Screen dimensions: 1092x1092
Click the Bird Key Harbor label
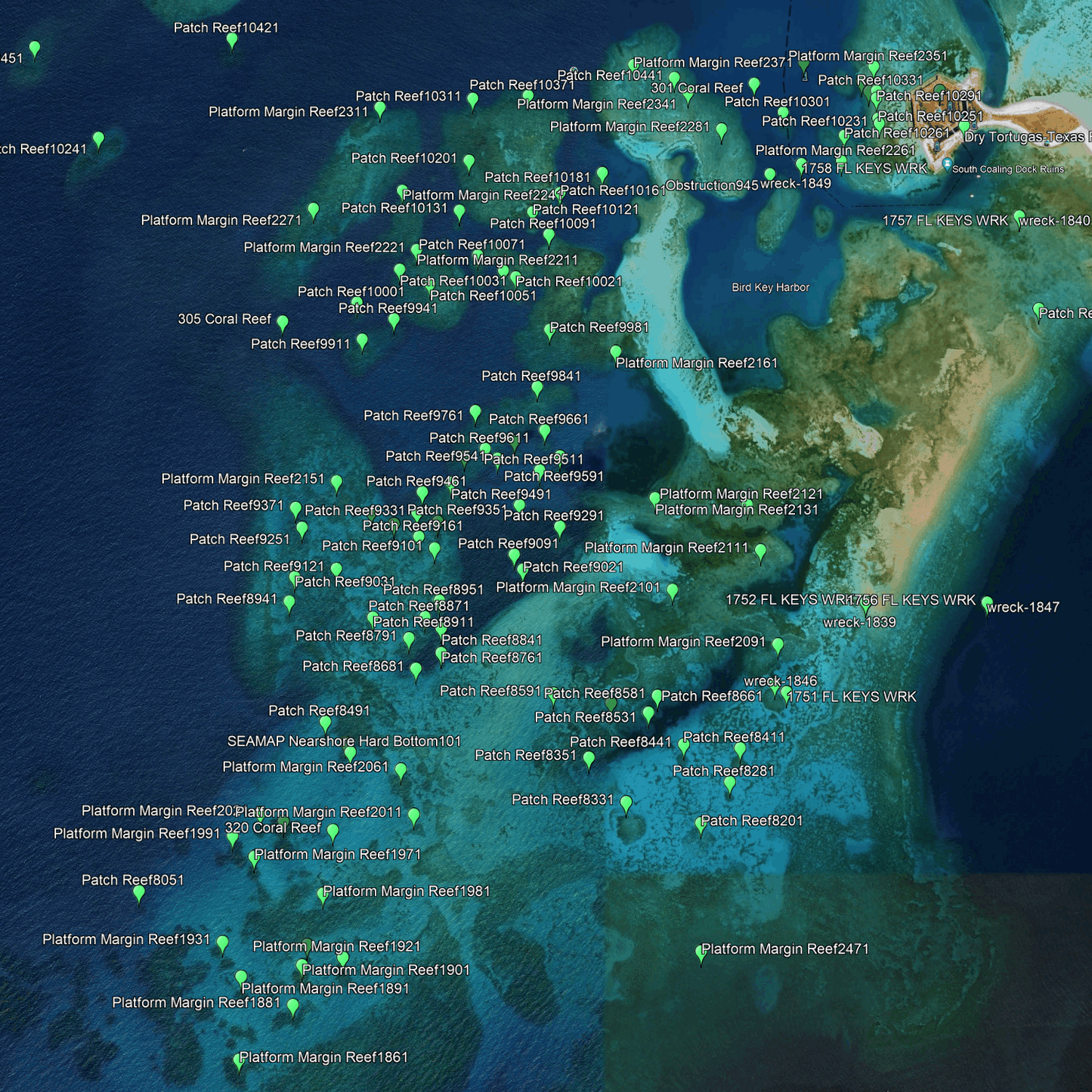point(770,288)
